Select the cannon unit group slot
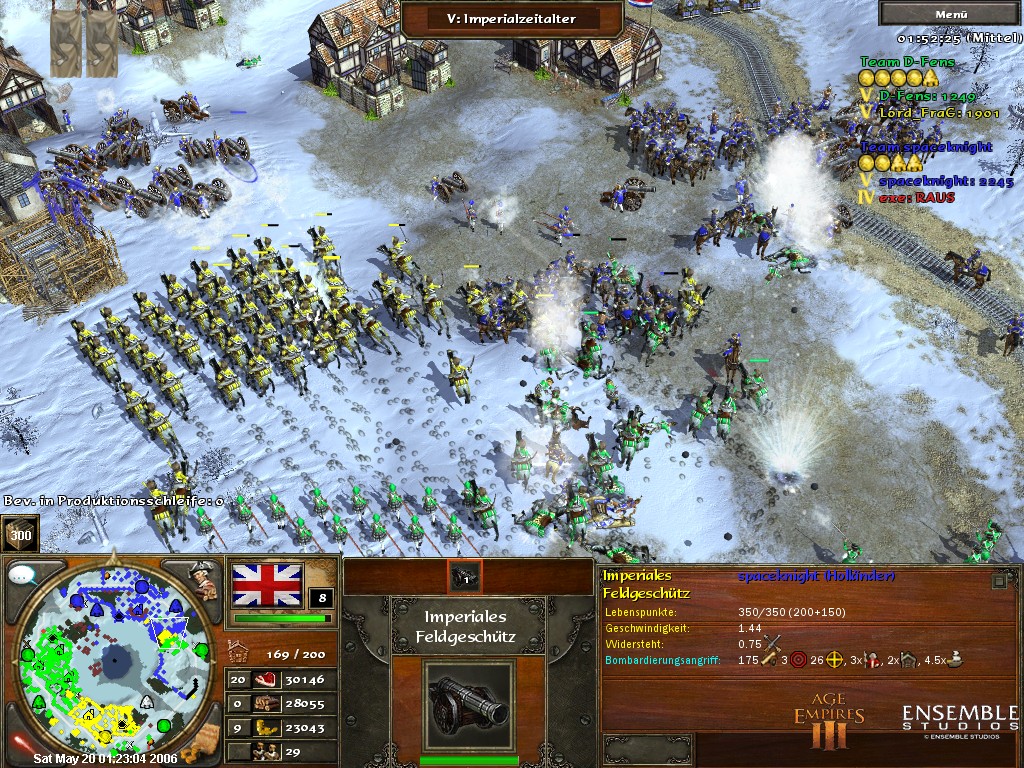The image size is (1024, 768). tap(465, 576)
